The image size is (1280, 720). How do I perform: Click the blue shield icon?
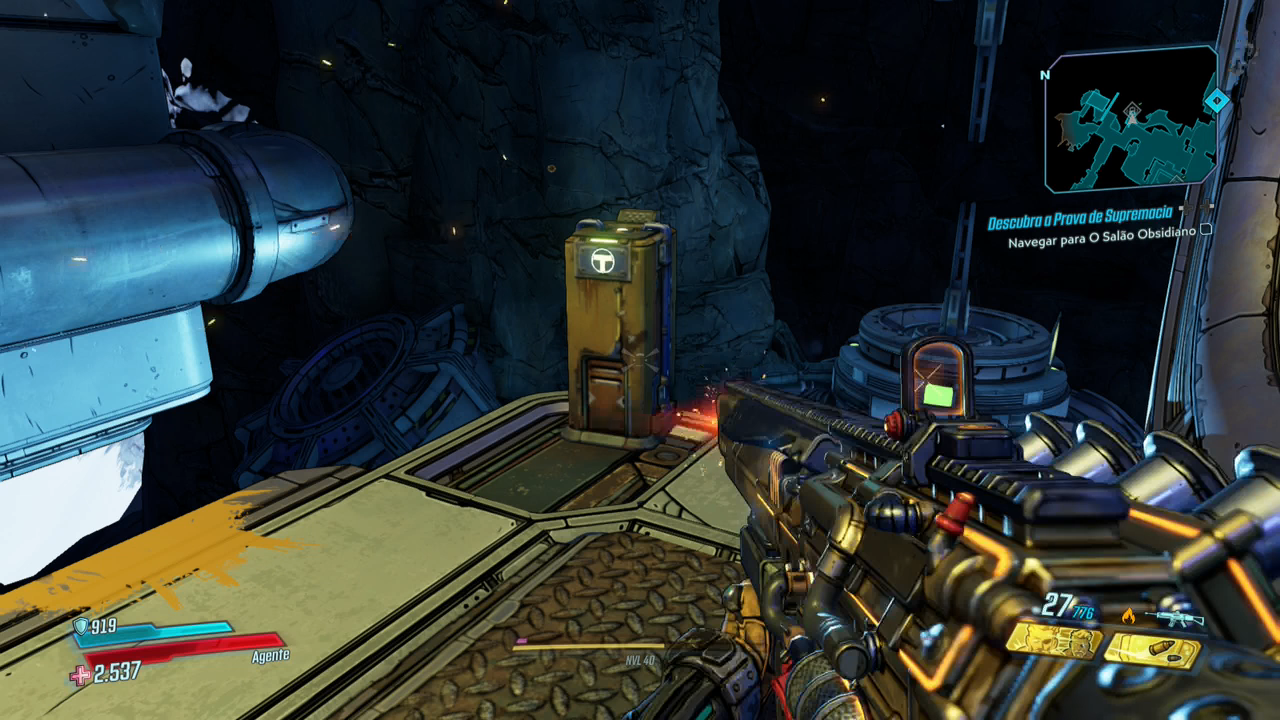tap(81, 627)
